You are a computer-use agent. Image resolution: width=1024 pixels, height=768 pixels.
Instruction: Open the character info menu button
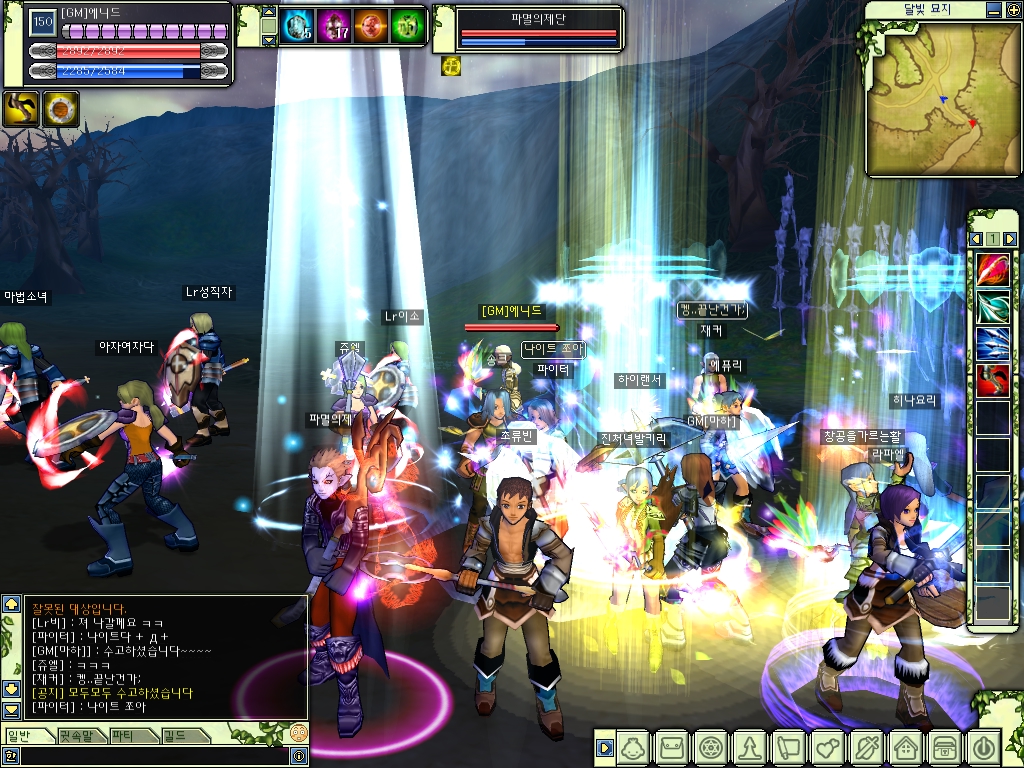coord(634,748)
